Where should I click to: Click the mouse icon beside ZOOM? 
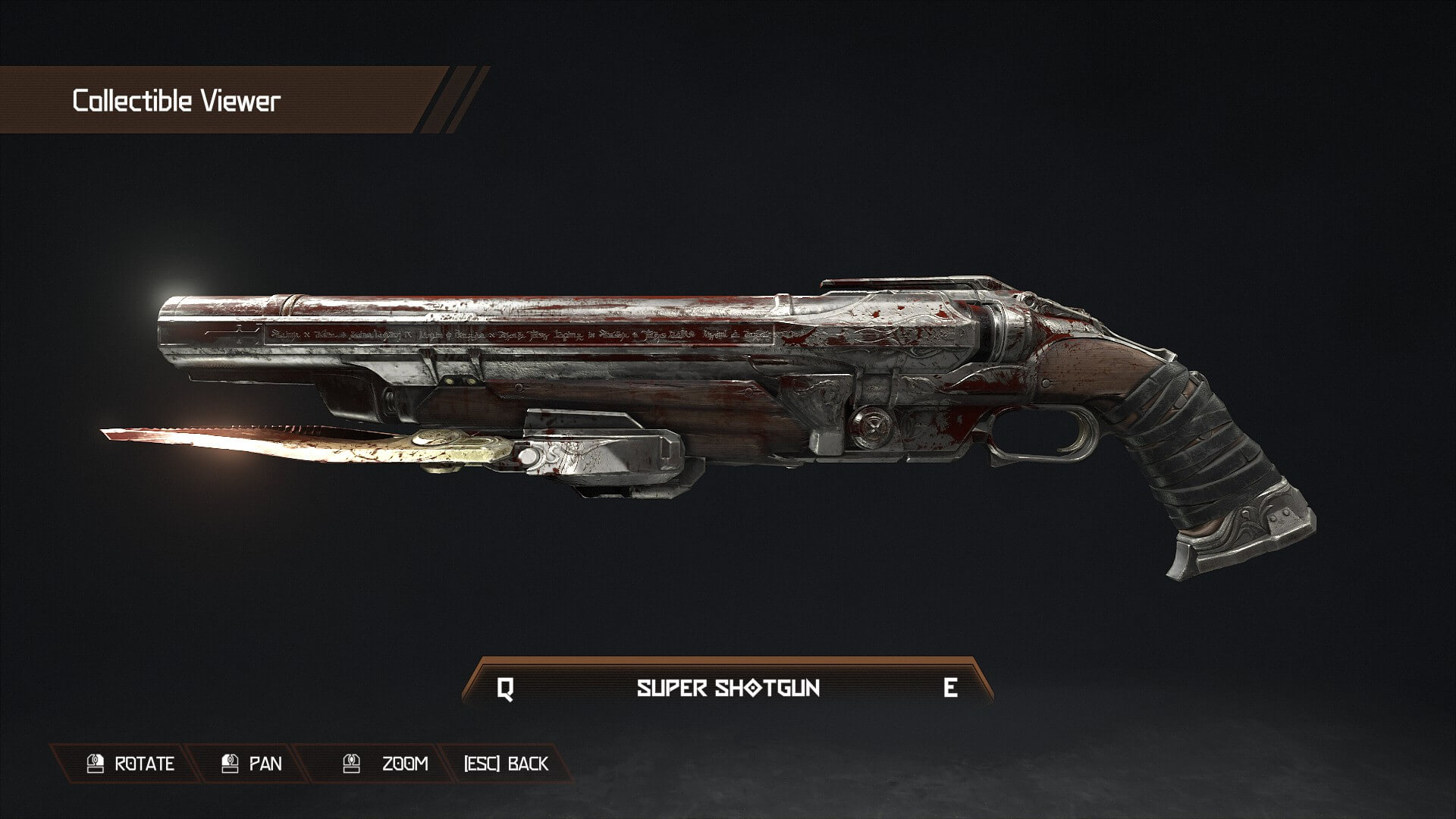click(x=351, y=764)
